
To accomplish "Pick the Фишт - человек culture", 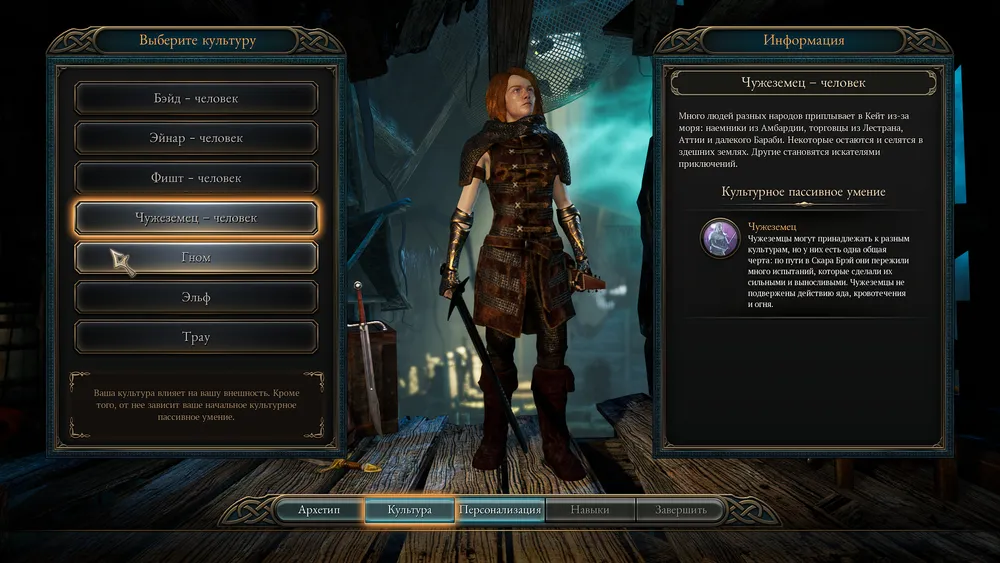I will [x=196, y=178].
